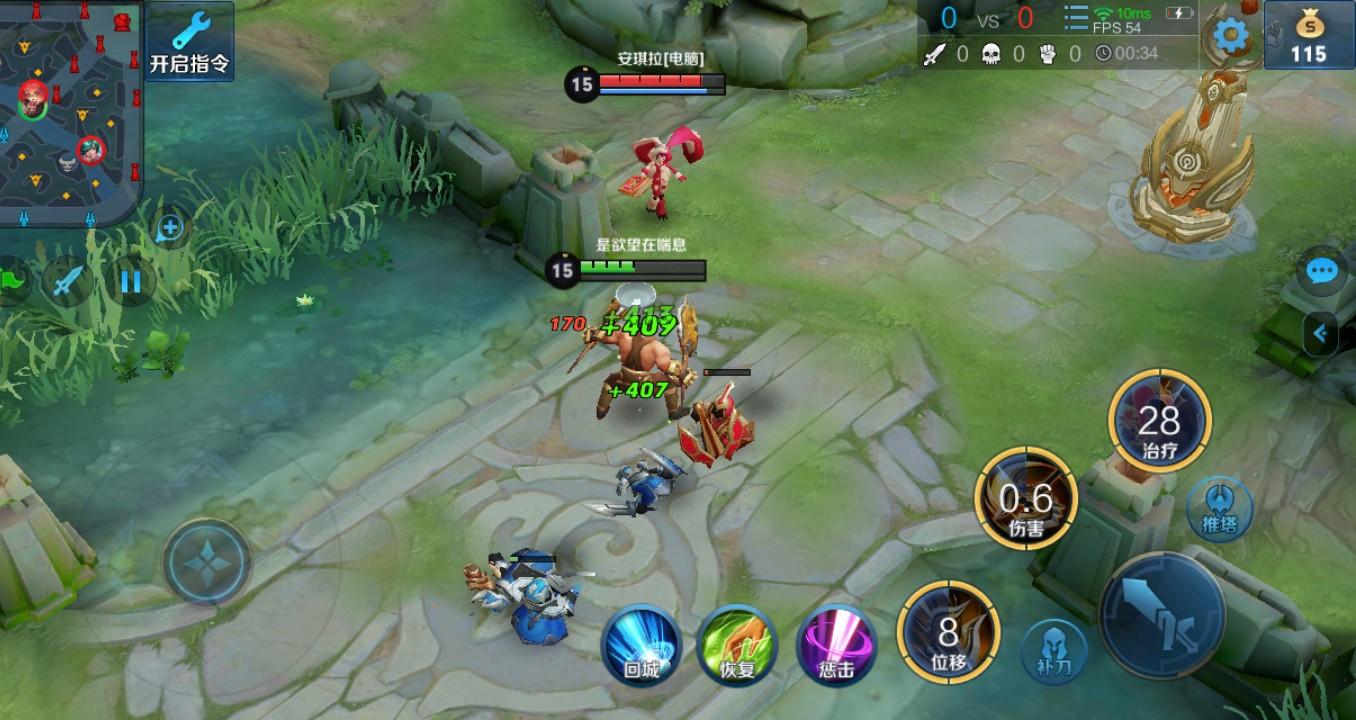This screenshot has height=720, width=1356.
Task: Send the green flag signal
Action: point(12,281)
